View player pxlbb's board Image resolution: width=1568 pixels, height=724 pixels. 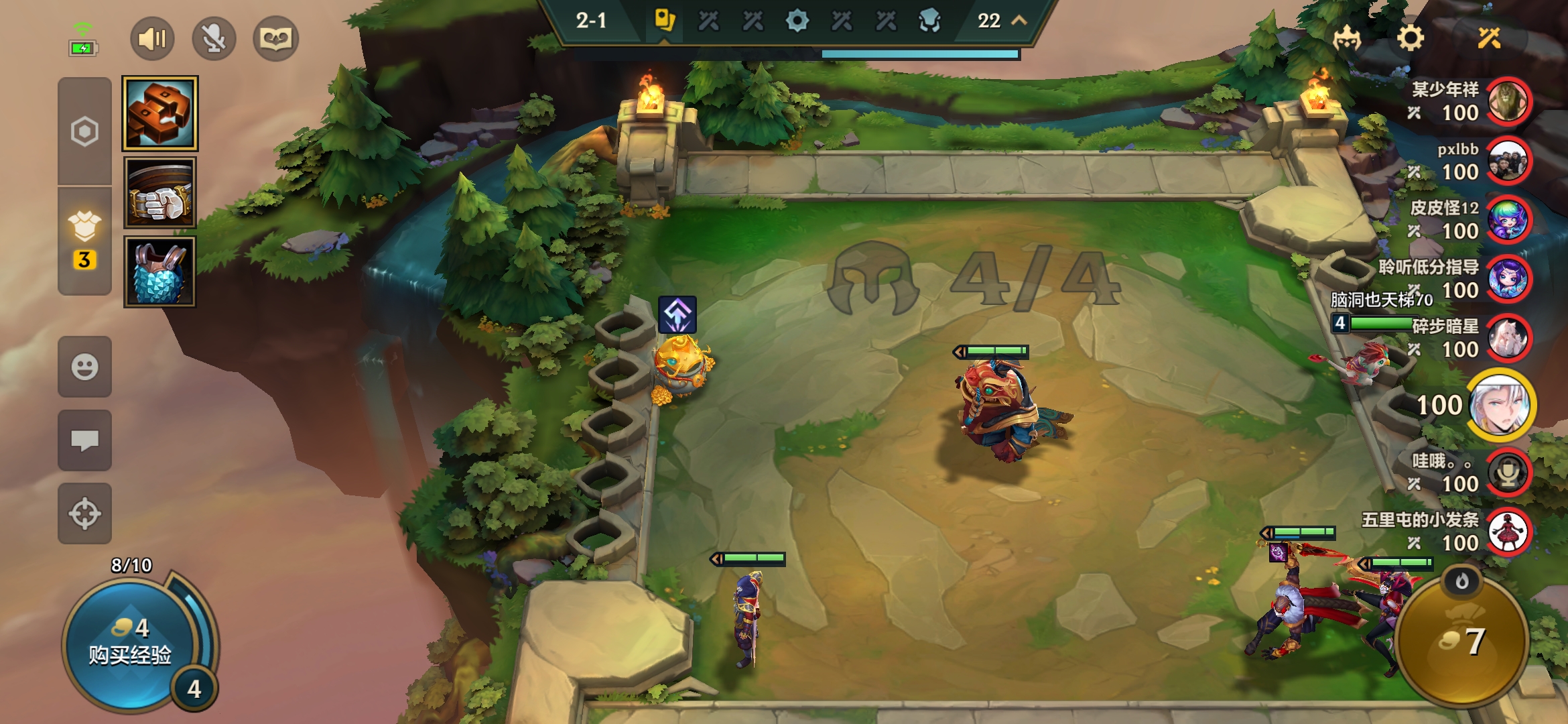click(1508, 162)
